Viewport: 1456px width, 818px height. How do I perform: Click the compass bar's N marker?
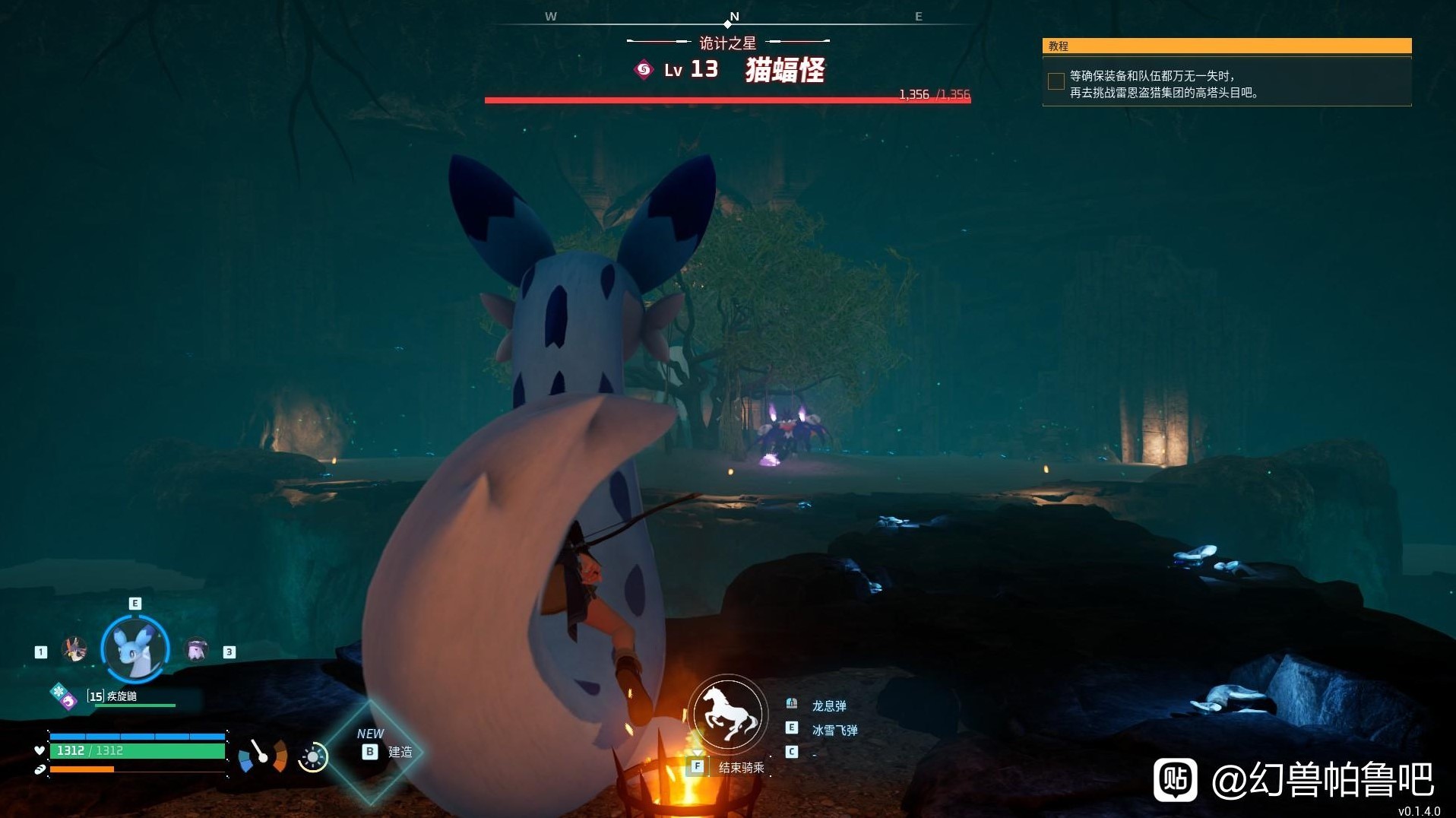tap(733, 17)
